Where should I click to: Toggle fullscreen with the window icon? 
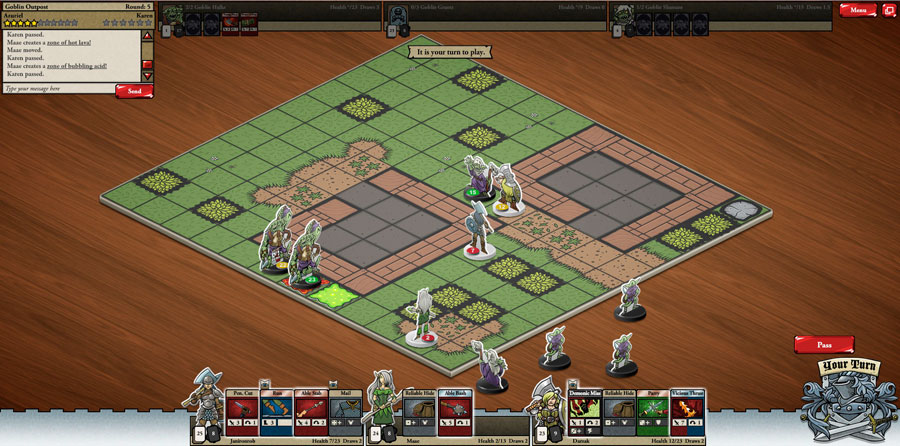click(888, 10)
